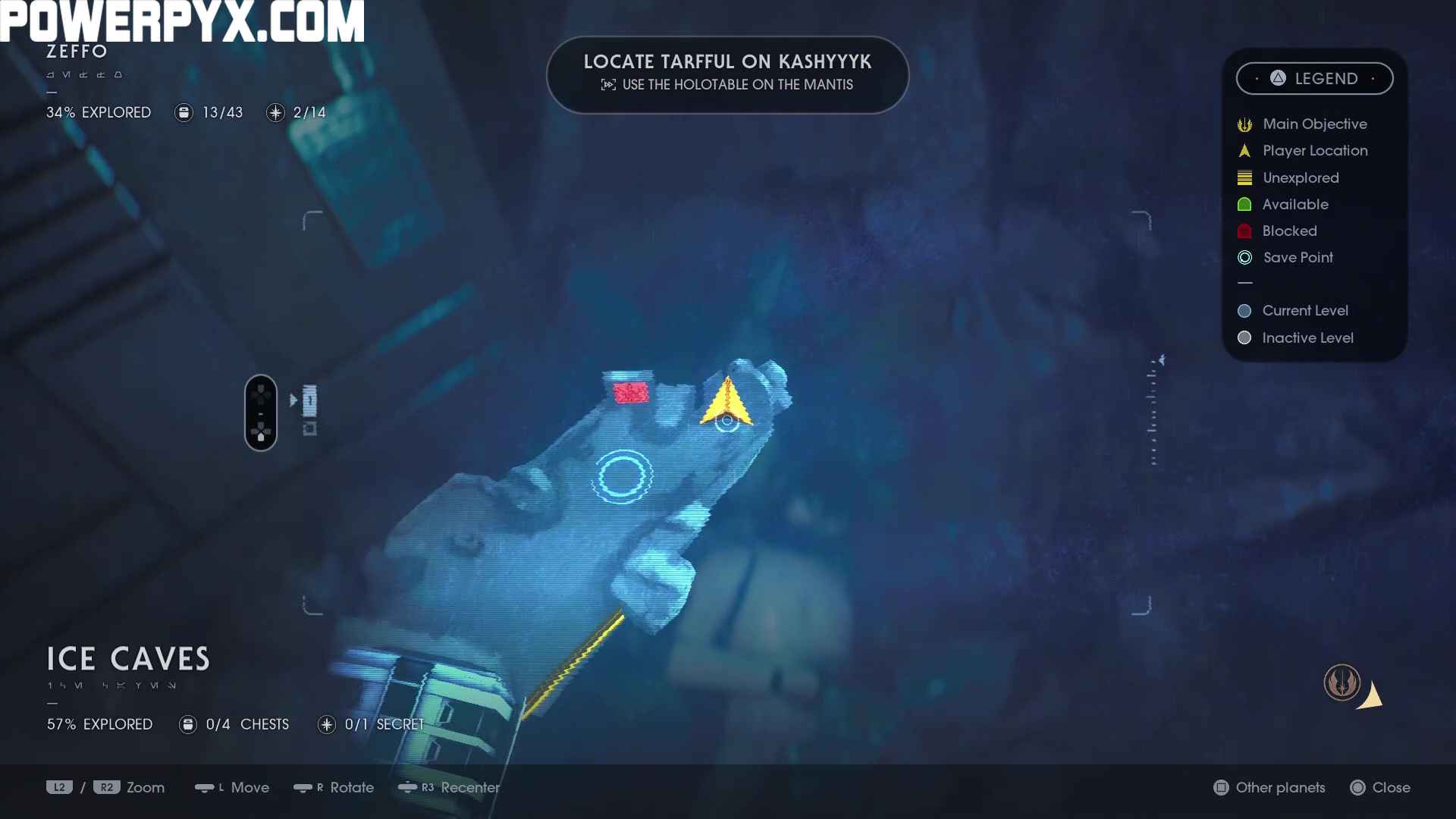Toggle the Legend panel header
Viewport: 1456px width, 819px height.
tap(1314, 79)
